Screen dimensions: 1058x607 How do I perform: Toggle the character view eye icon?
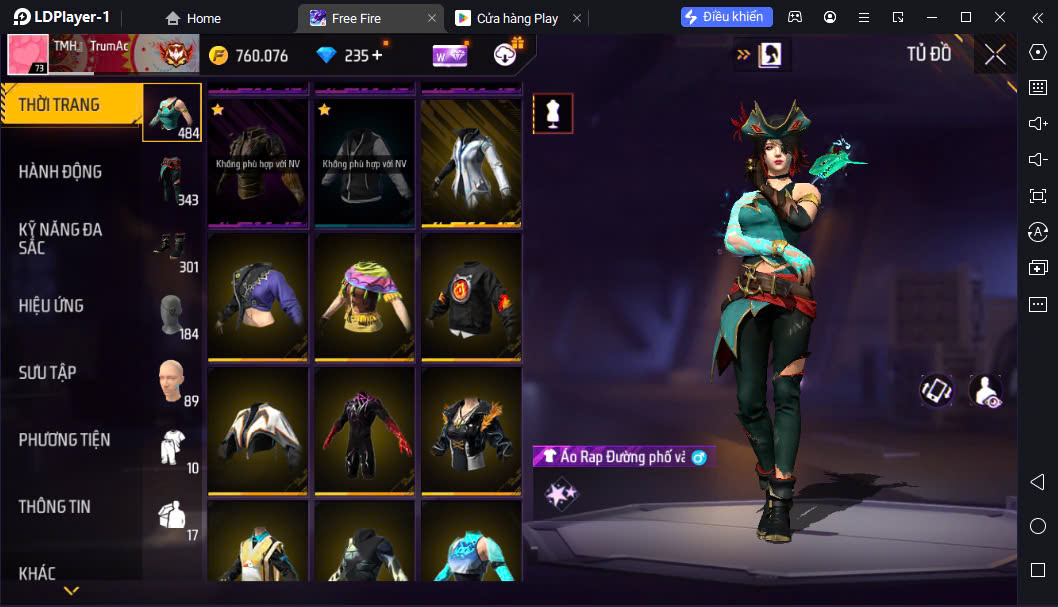point(985,391)
